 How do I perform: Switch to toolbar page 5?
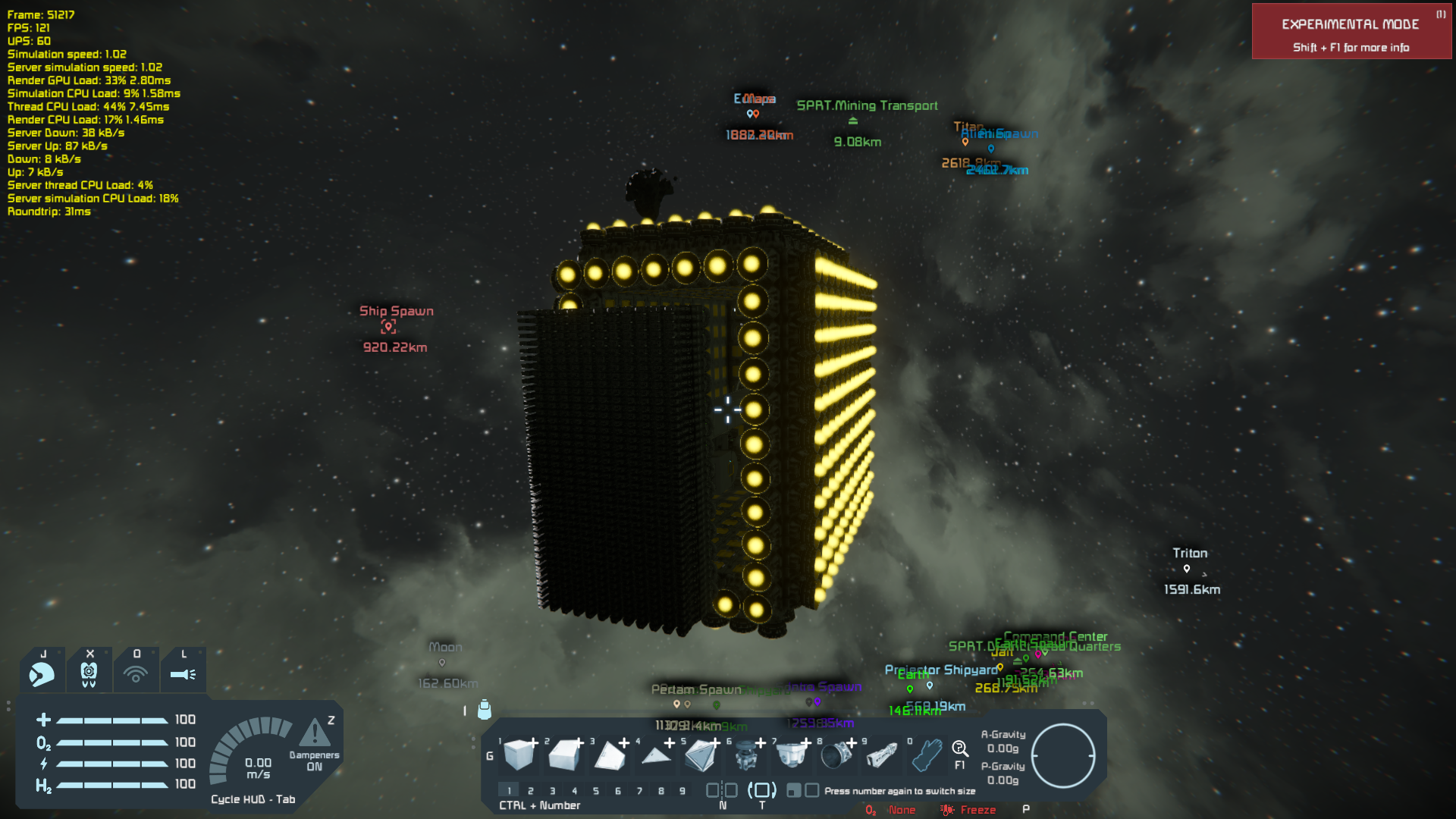click(x=596, y=791)
